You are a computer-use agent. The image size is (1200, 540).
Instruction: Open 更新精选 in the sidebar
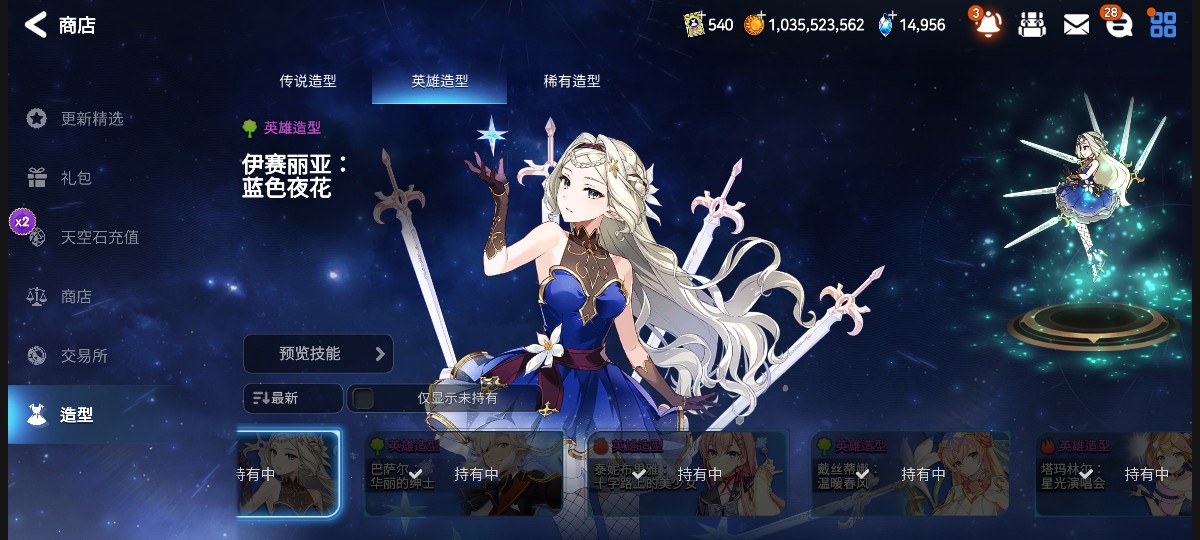pos(91,119)
